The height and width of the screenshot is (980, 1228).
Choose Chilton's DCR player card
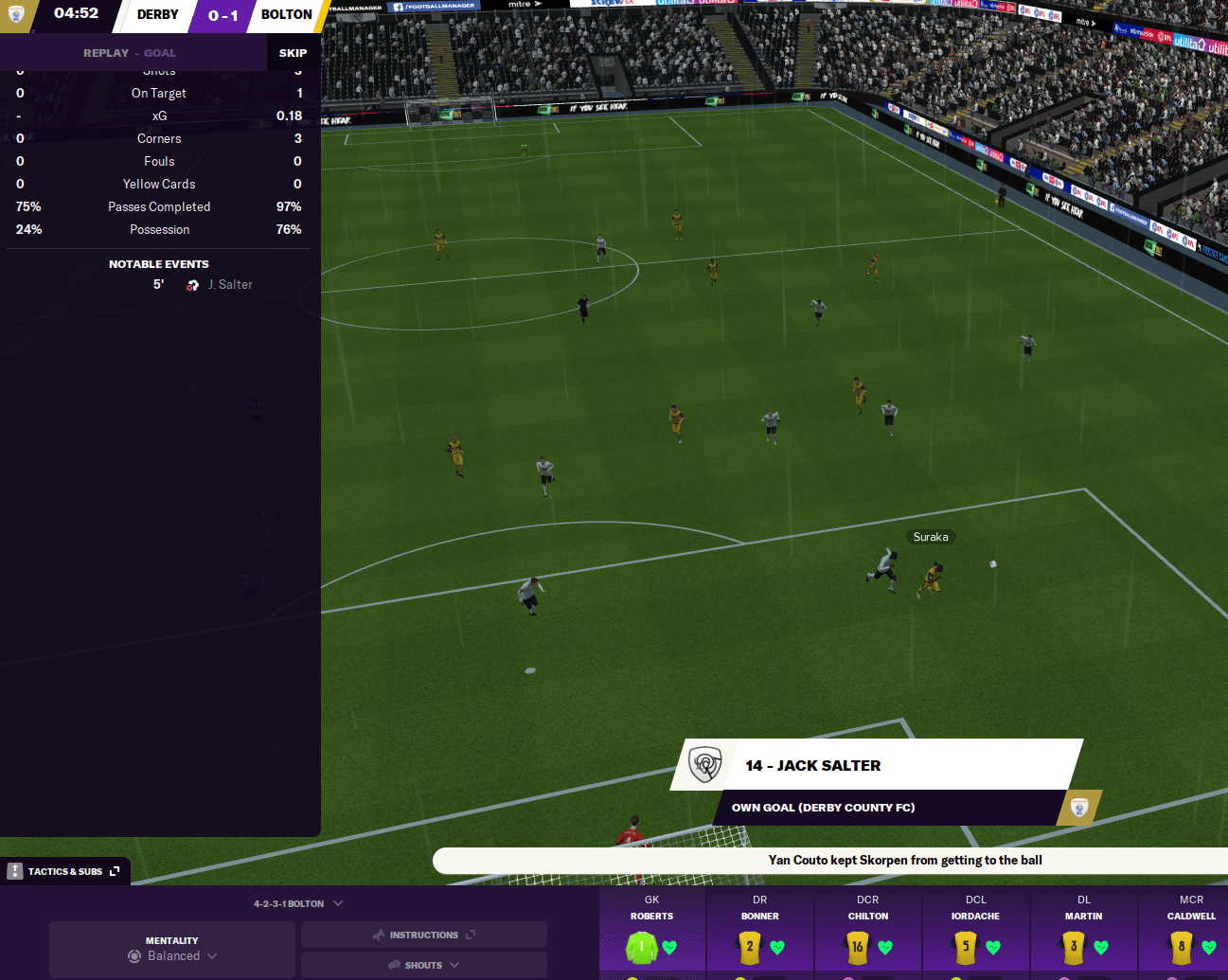tap(867, 933)
